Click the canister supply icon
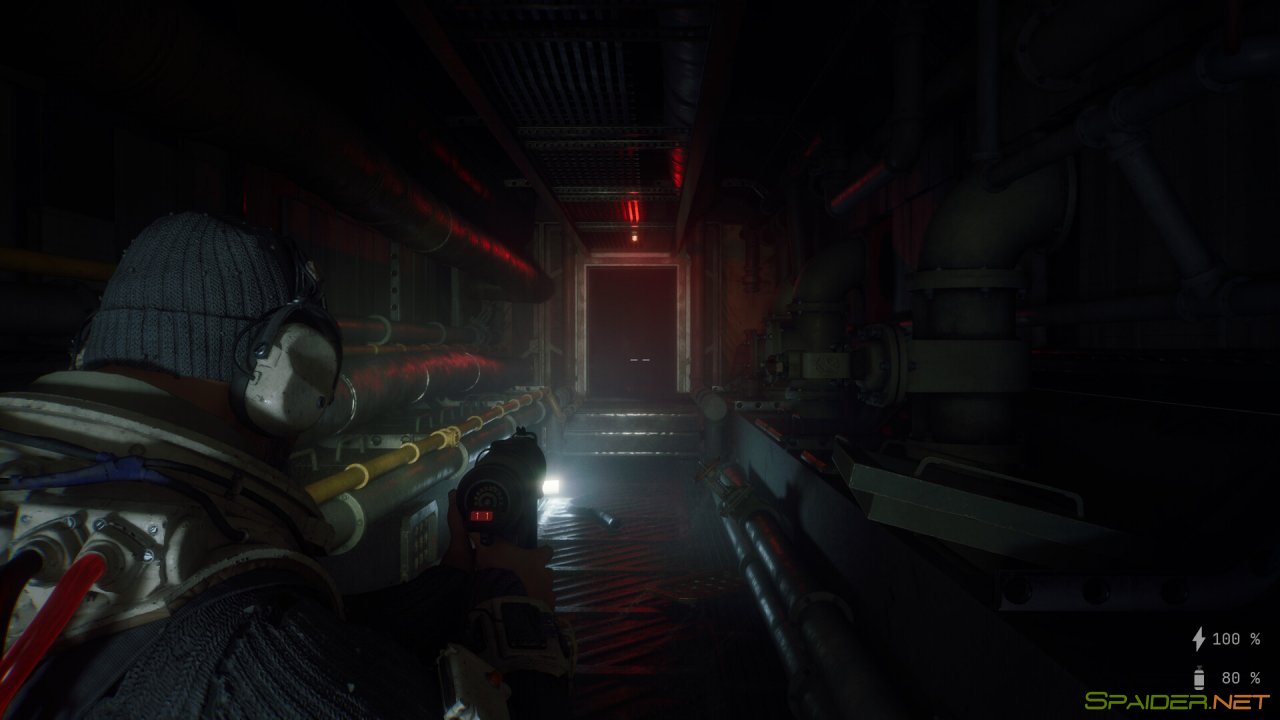The image size is (1280, 720). coord(1198,677)
